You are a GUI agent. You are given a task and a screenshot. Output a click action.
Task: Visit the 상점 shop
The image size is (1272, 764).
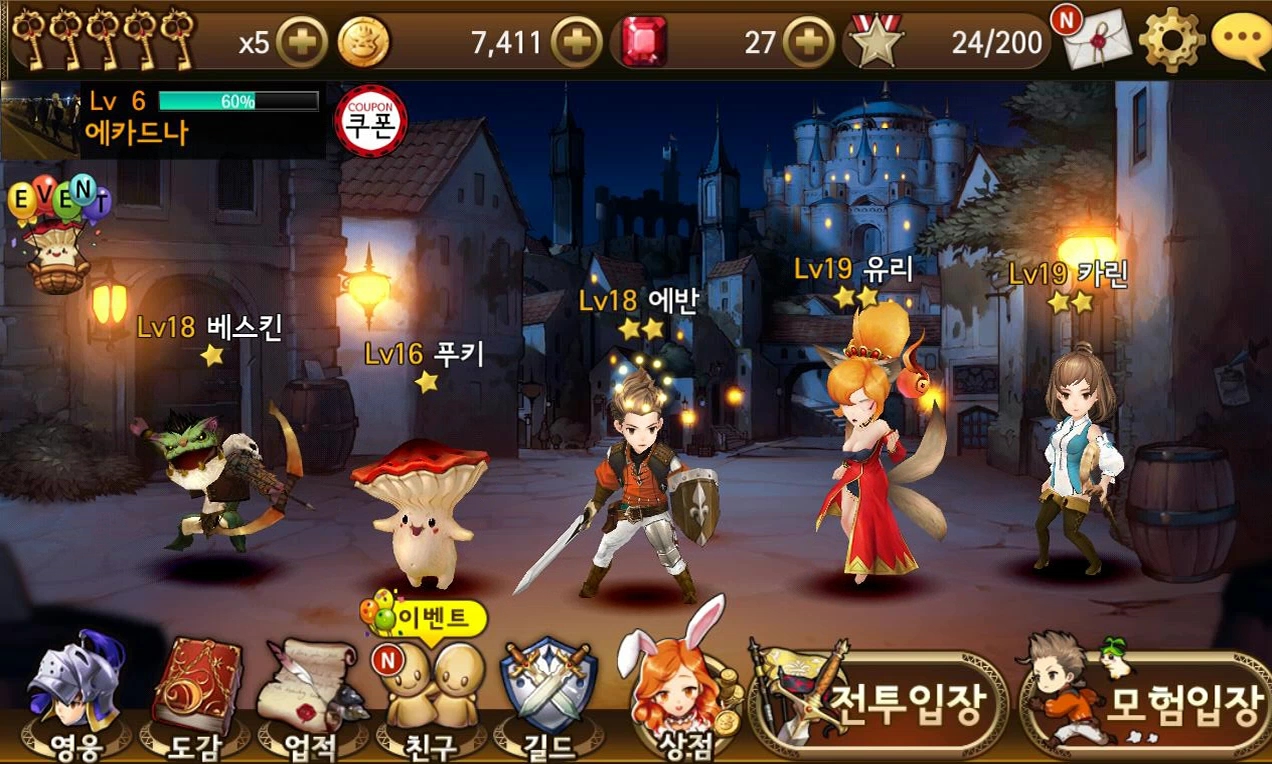tap(673, 692)
